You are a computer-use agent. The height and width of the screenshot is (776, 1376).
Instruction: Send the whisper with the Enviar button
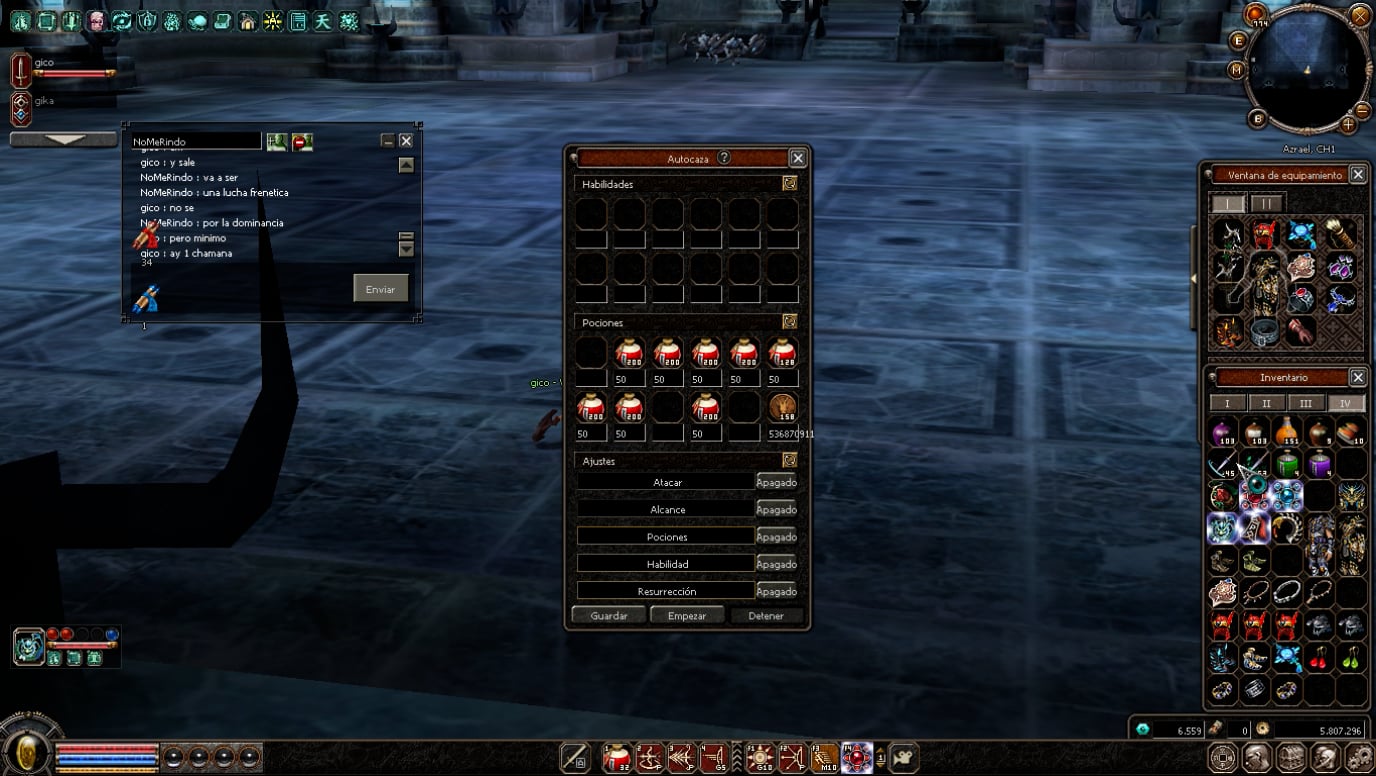point(380,289)
